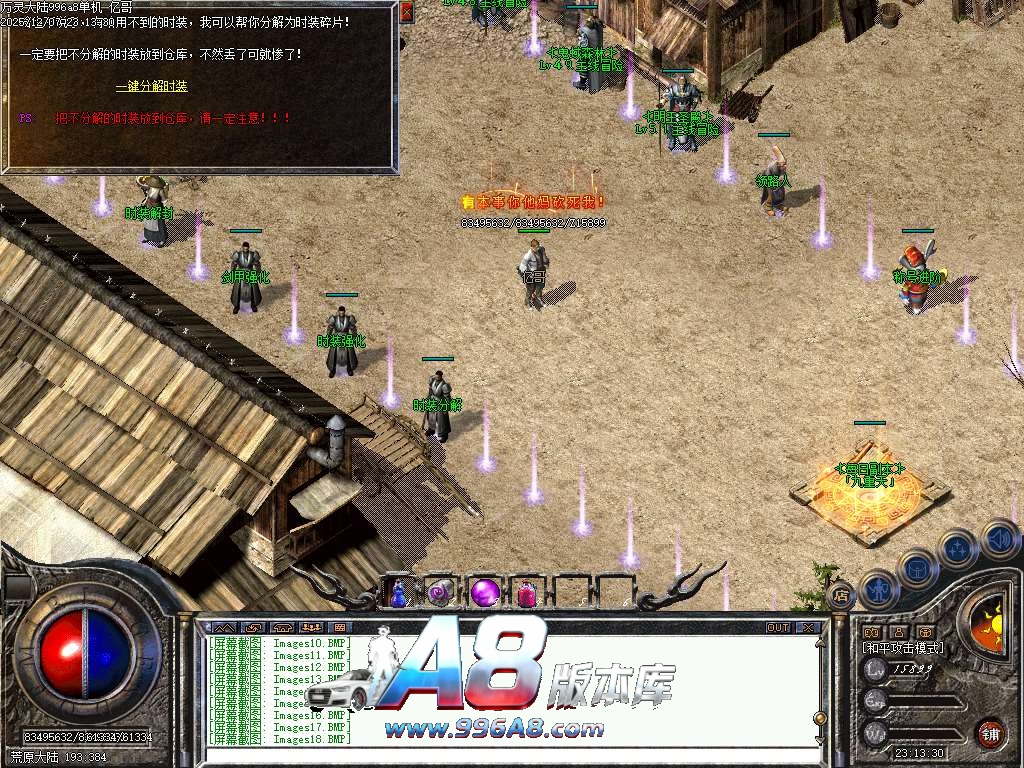Image resolution: width=1024 pixels, height=768 pixels.
Task: Use the blue potion in the quick belt
Action: (399, 593)
